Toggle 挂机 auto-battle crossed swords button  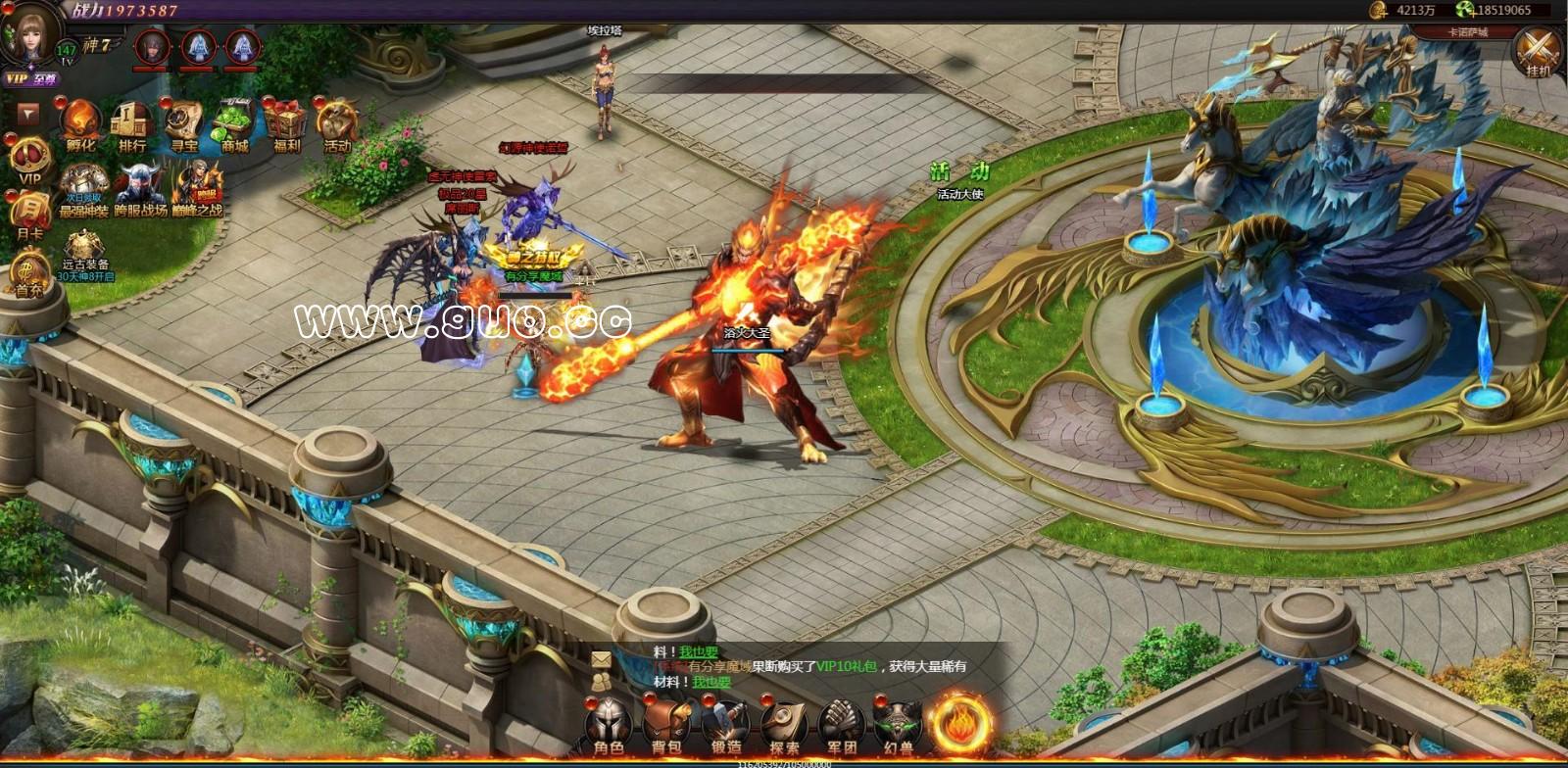coord(1538,51)
